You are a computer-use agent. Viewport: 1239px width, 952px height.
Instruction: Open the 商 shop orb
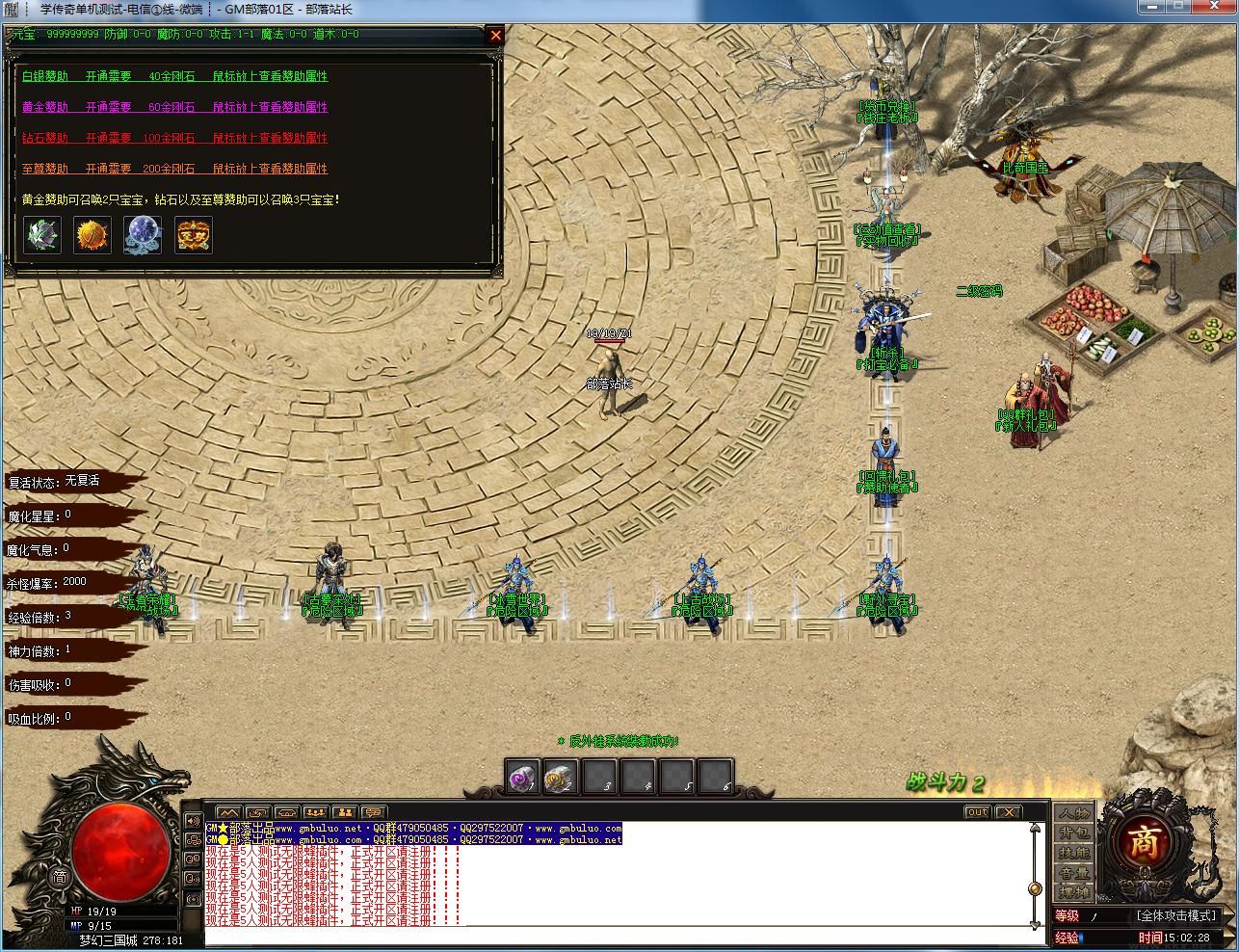pos(1143,843)
